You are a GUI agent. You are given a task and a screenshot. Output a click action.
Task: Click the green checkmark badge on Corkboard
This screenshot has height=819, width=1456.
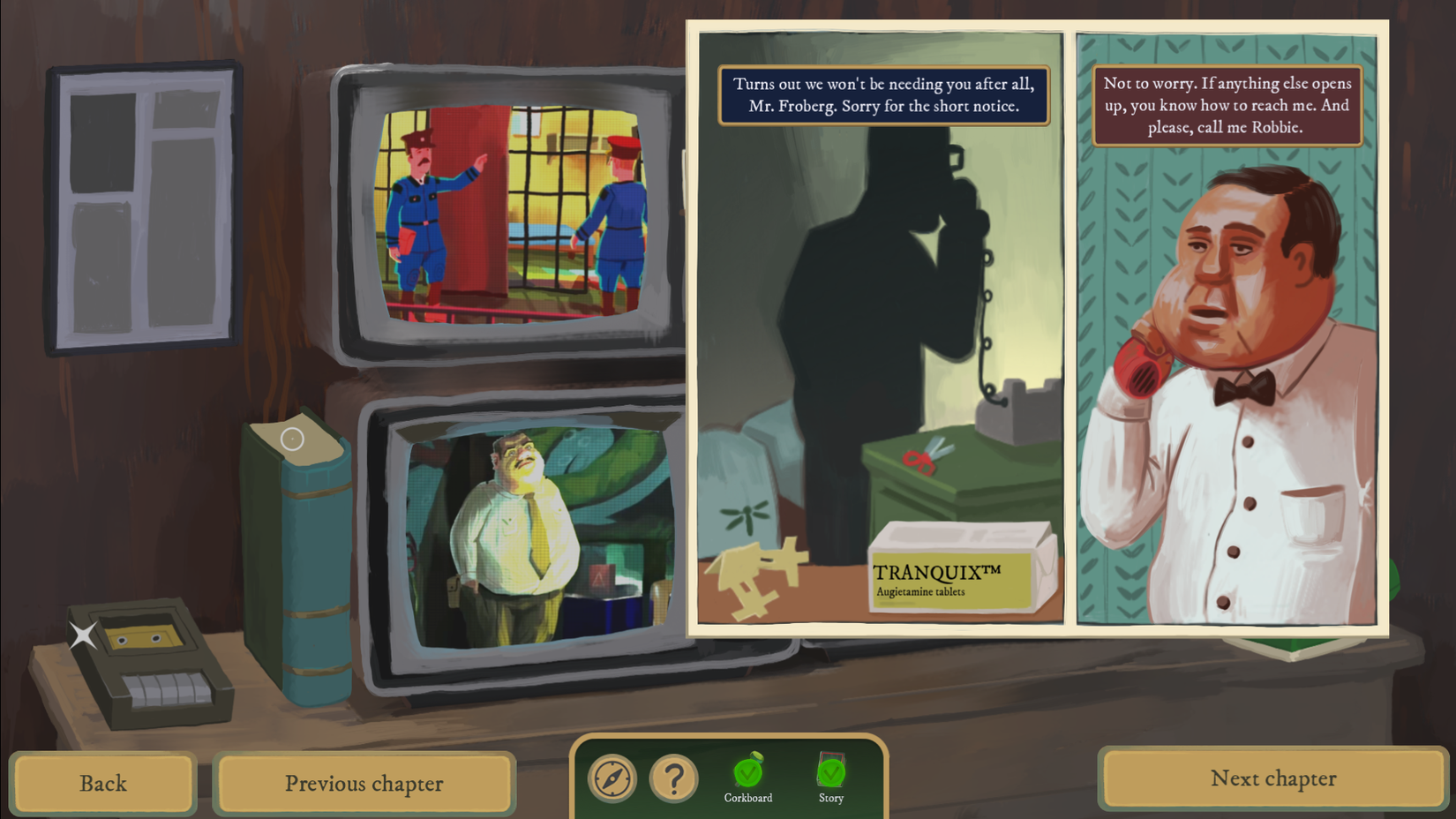pos(748,774)
